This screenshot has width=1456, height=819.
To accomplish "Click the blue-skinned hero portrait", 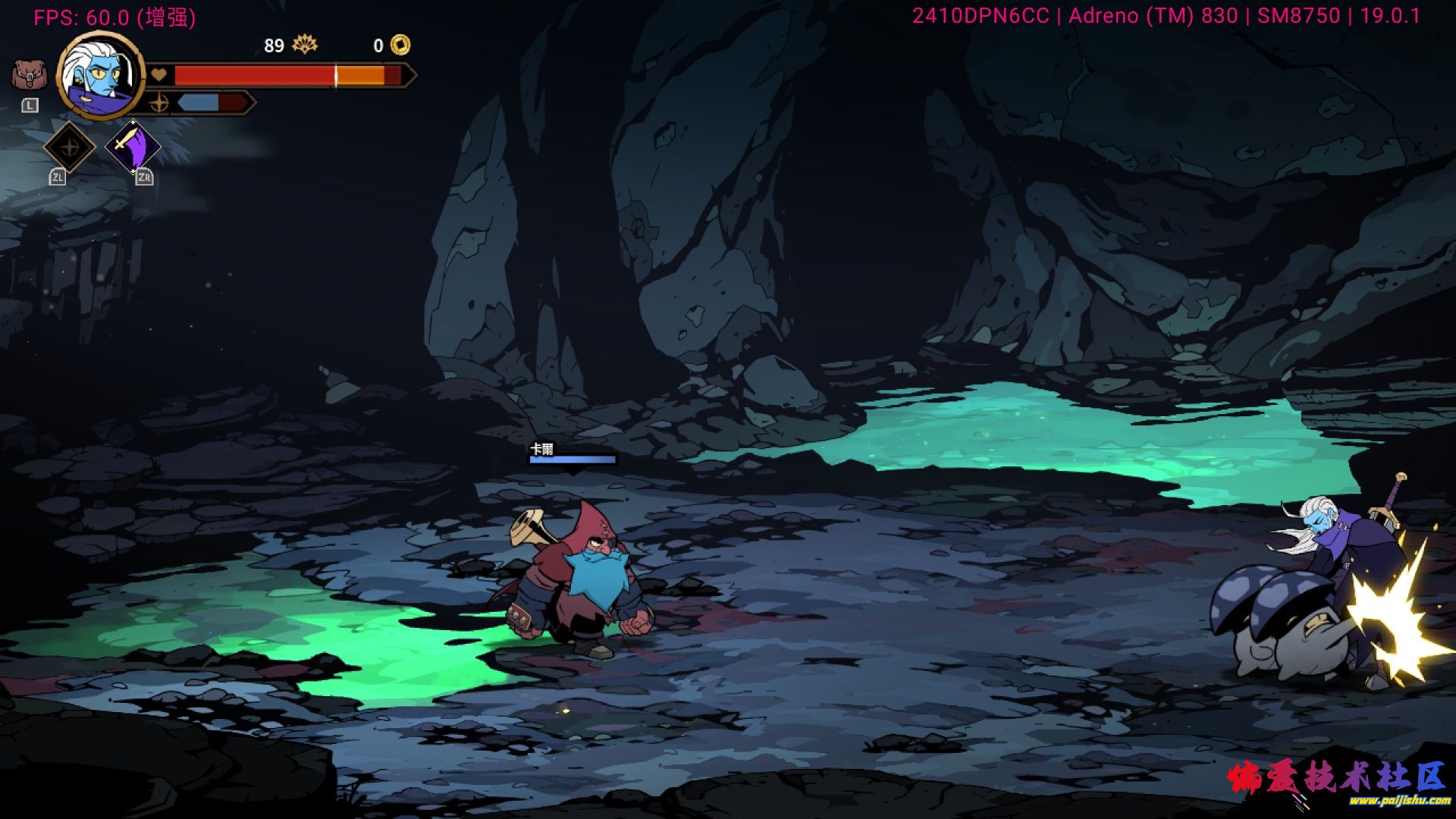I will [101, 76].
